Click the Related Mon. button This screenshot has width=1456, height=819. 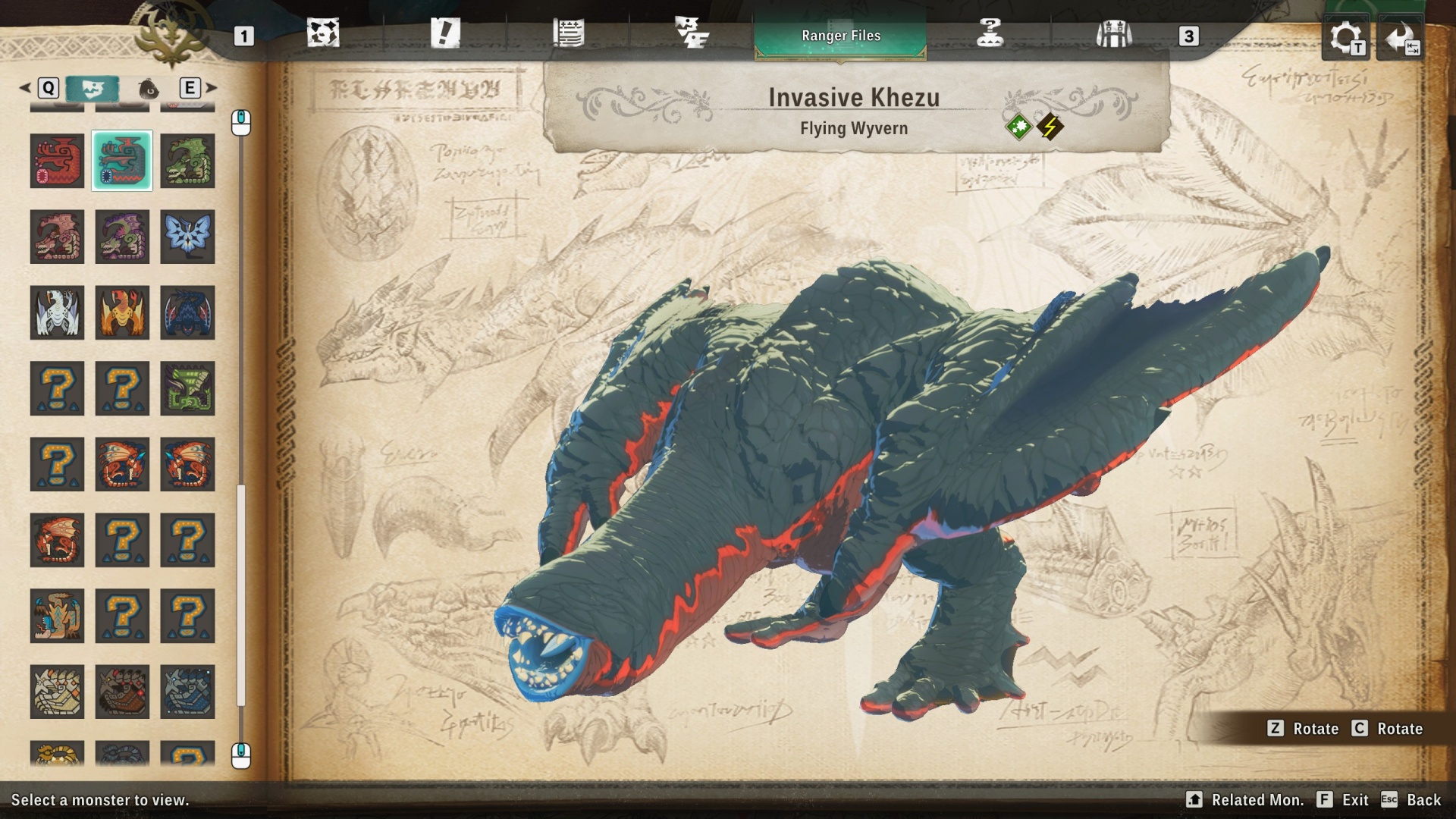1259,799
